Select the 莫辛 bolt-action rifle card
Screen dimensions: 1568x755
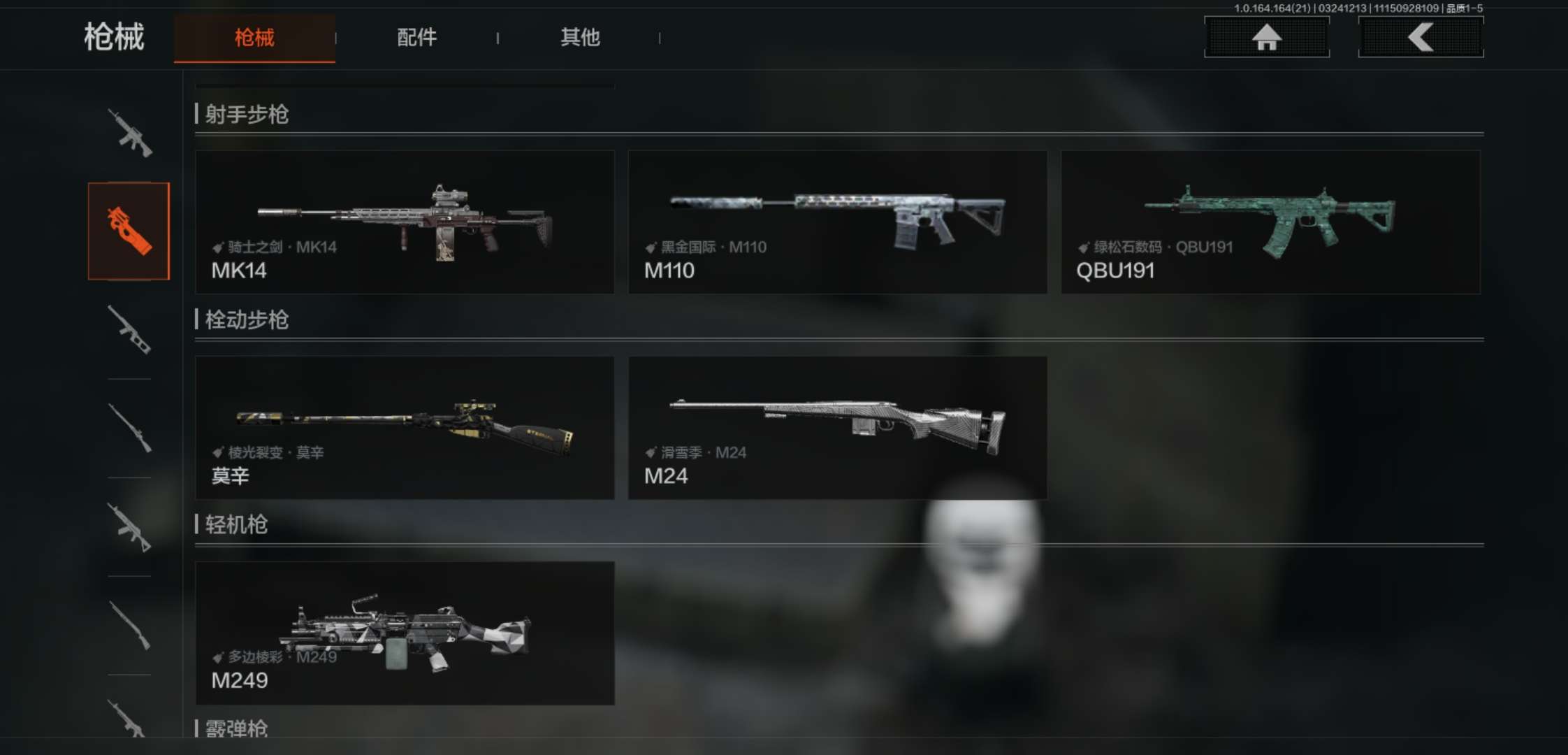(405, 427)
